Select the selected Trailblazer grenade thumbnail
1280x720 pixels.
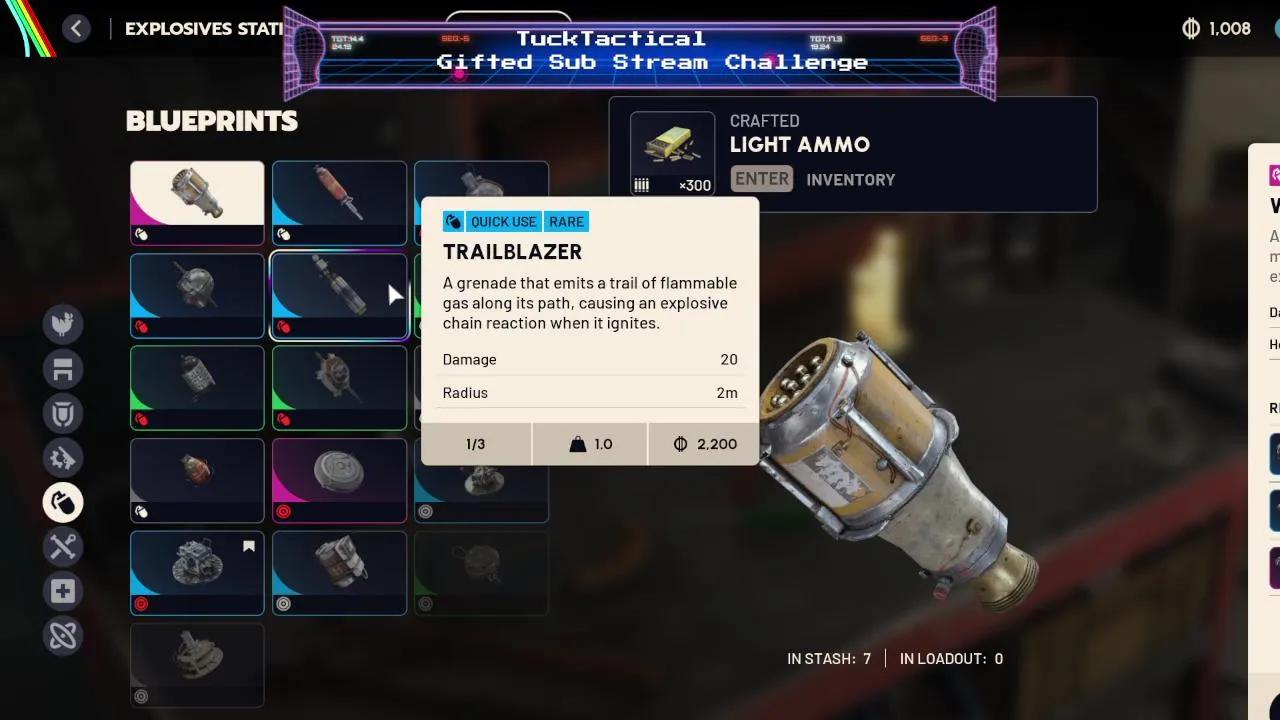tap(339, 295)
